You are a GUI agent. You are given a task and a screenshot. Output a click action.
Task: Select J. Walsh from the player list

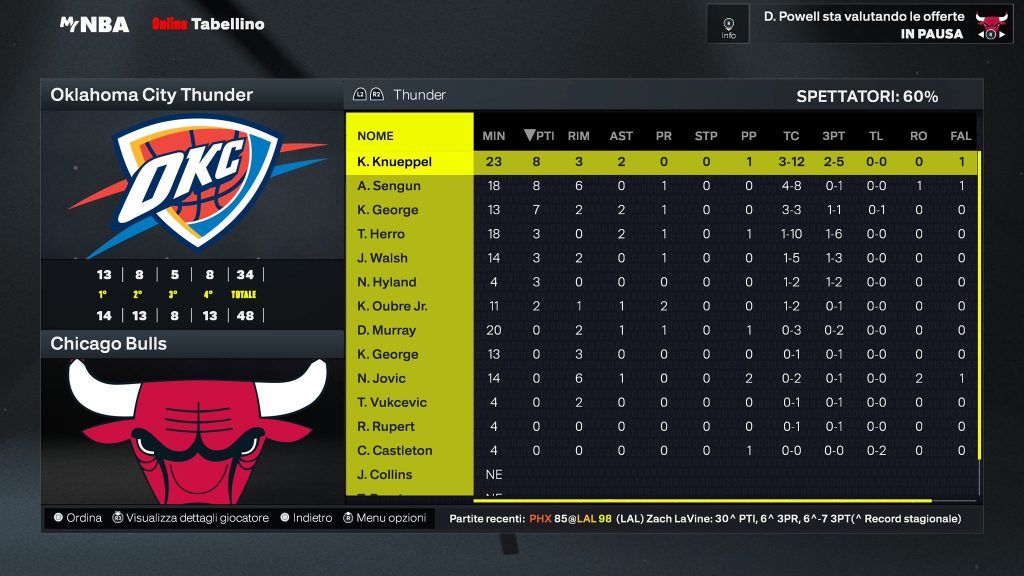coord(382,258)
